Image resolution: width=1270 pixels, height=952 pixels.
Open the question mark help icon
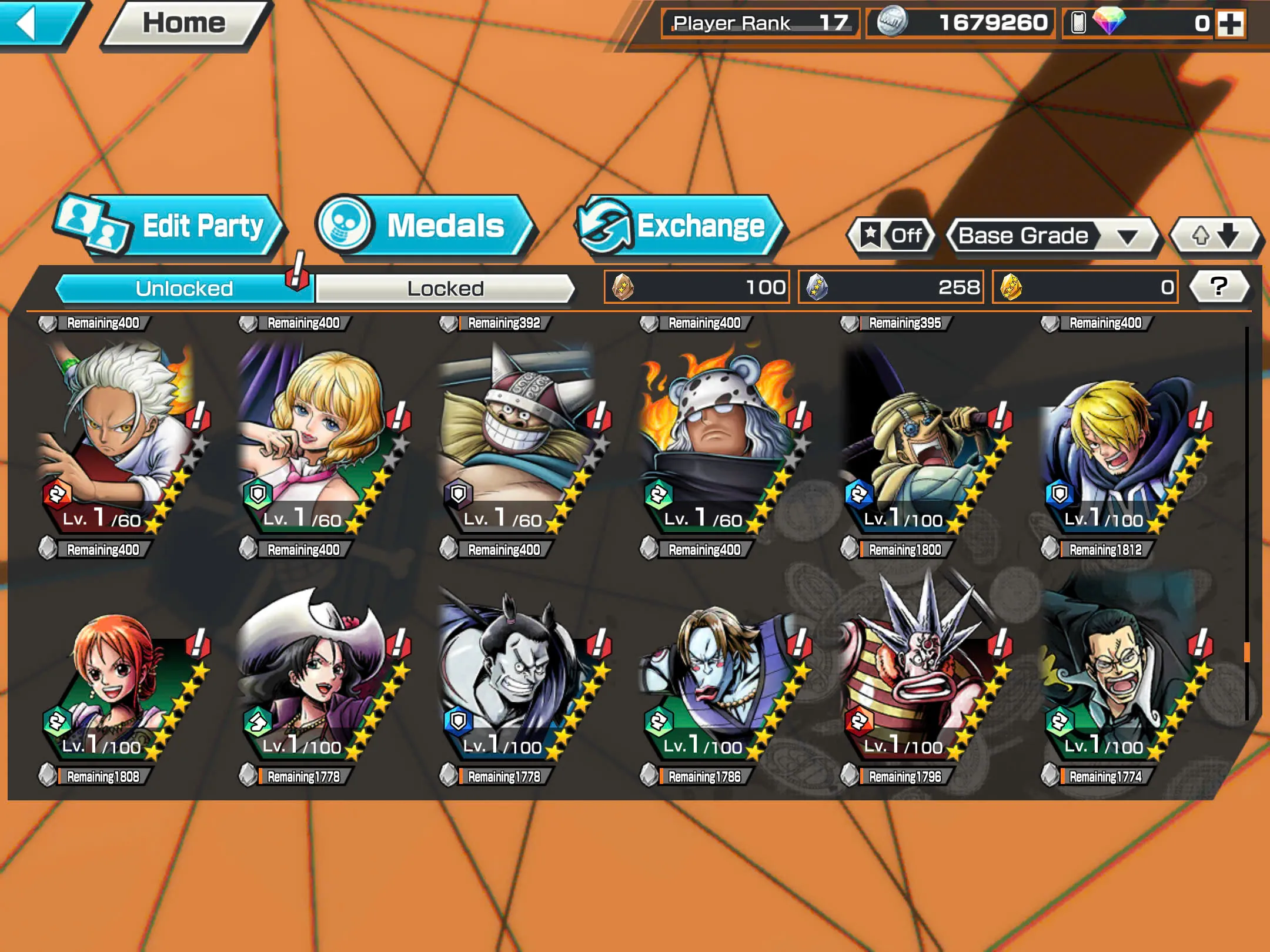click(x=1218, y=286)
